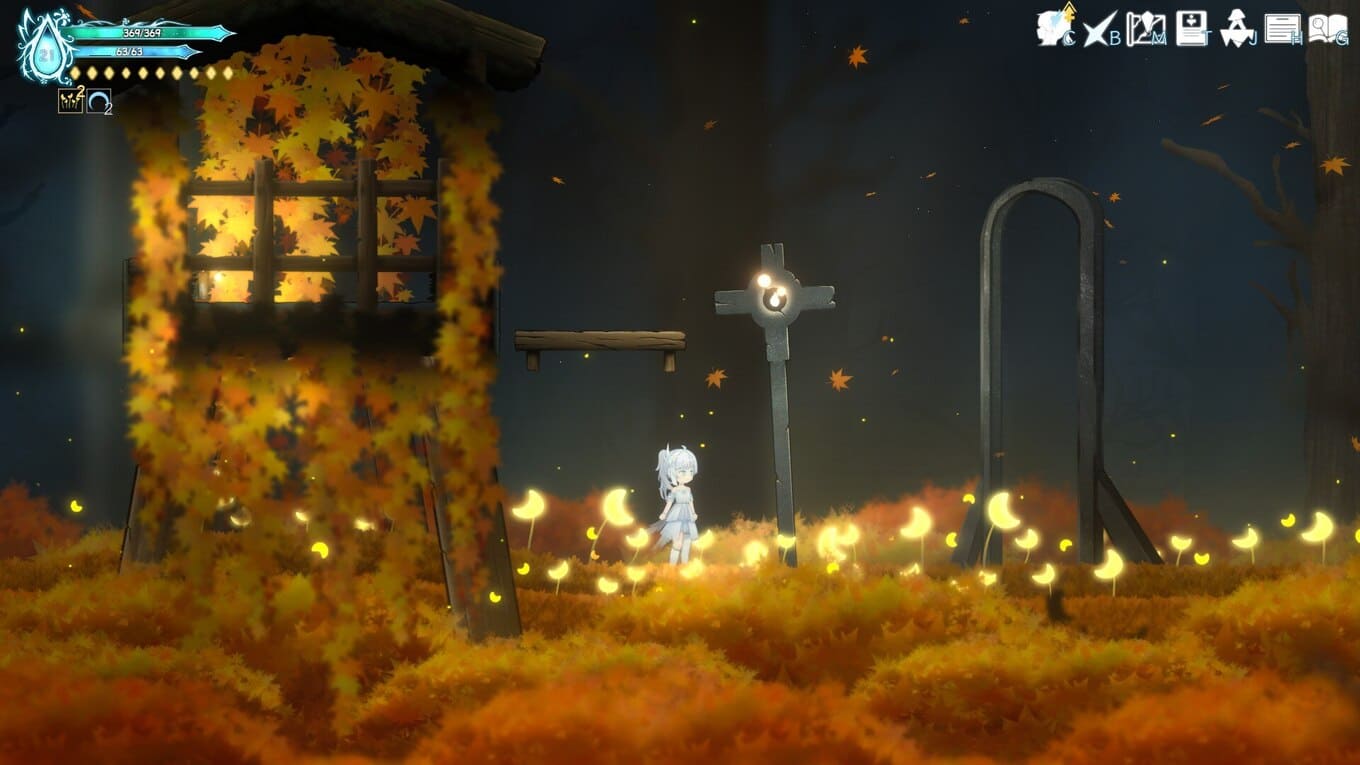Select the blue crescent ring buff icon

point(98,101)
